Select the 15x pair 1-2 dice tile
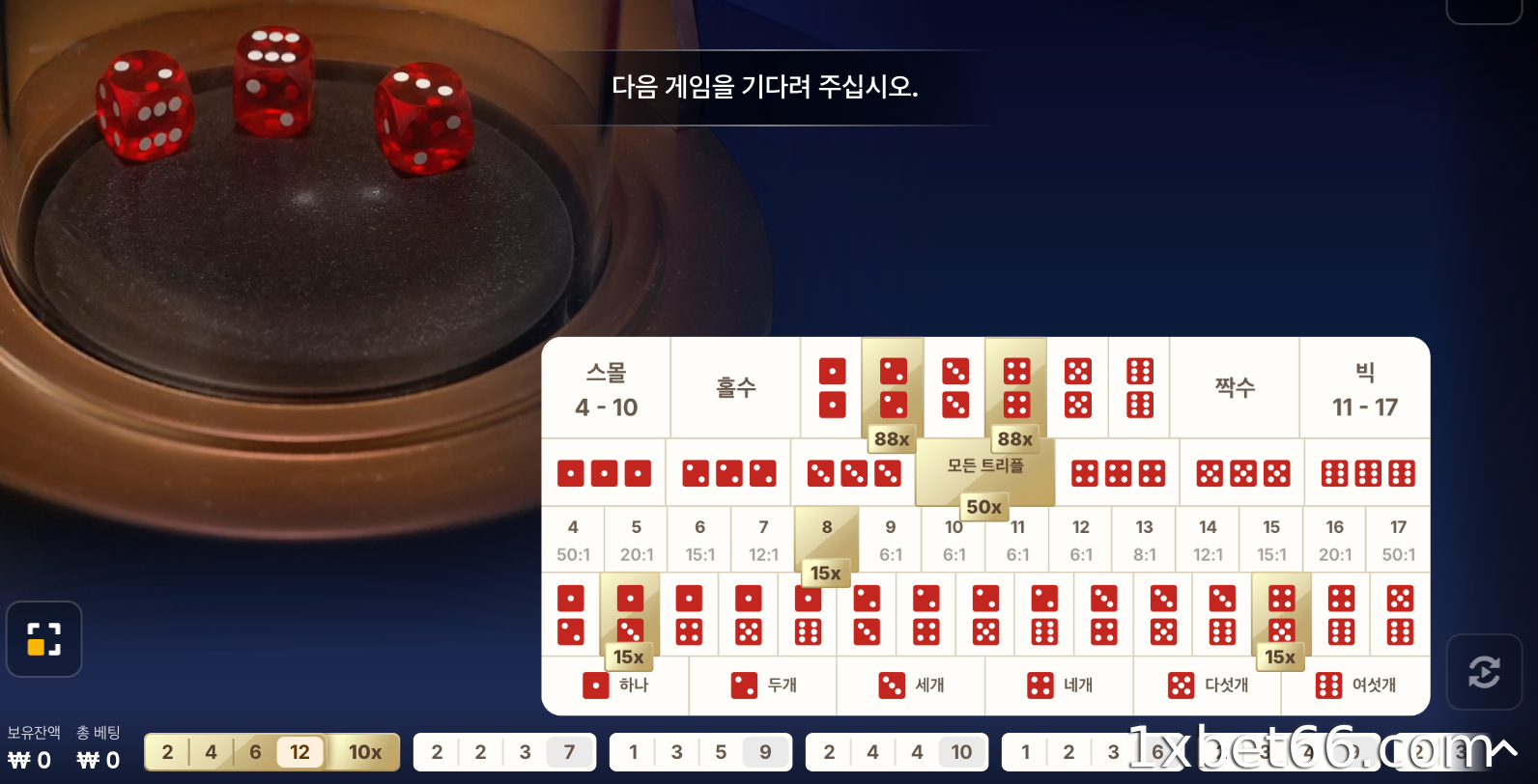The width and height of the screenshot is (1538, 784). 629,616
